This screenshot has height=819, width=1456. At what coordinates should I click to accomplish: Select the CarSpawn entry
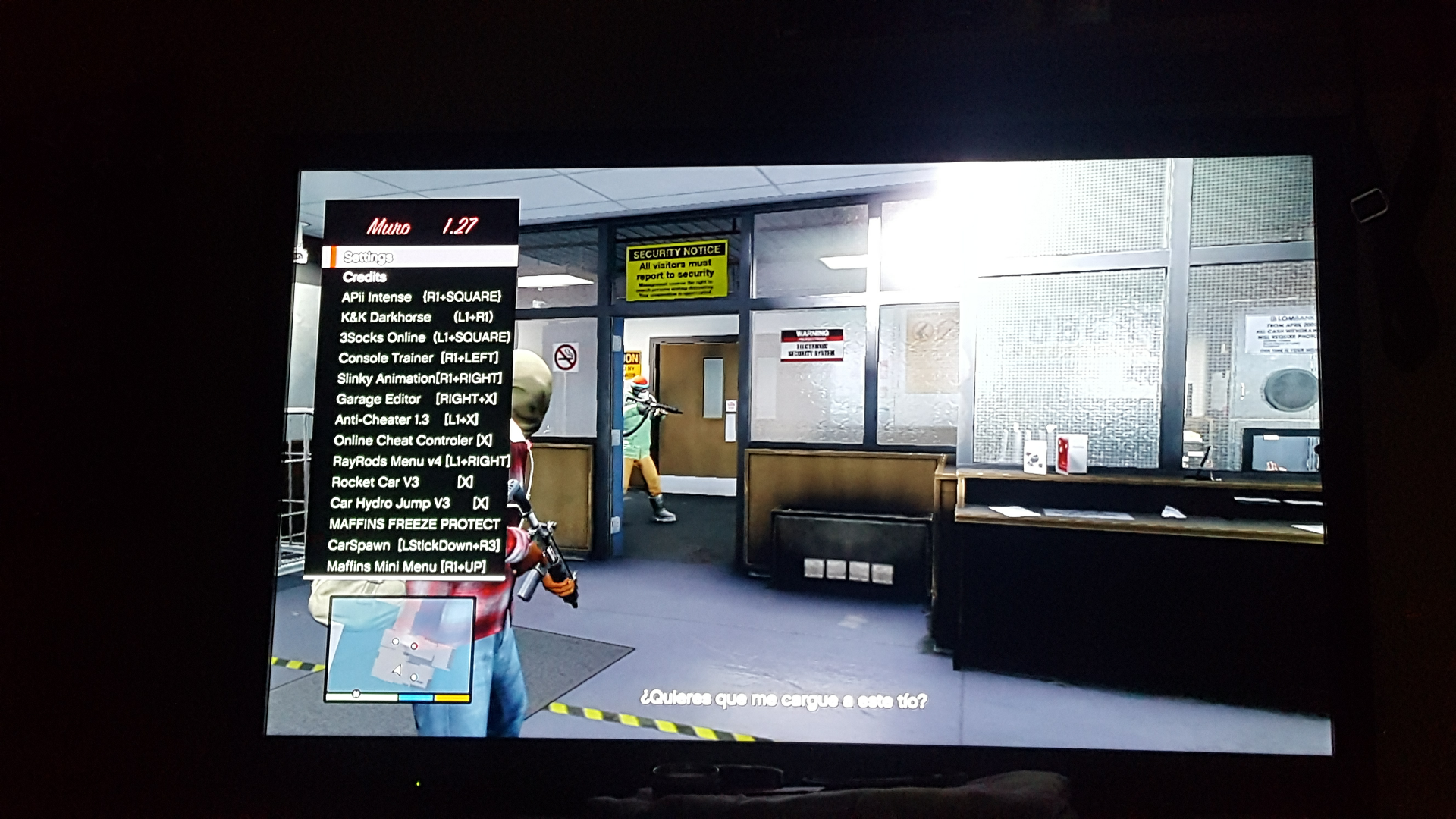point(413,545)
